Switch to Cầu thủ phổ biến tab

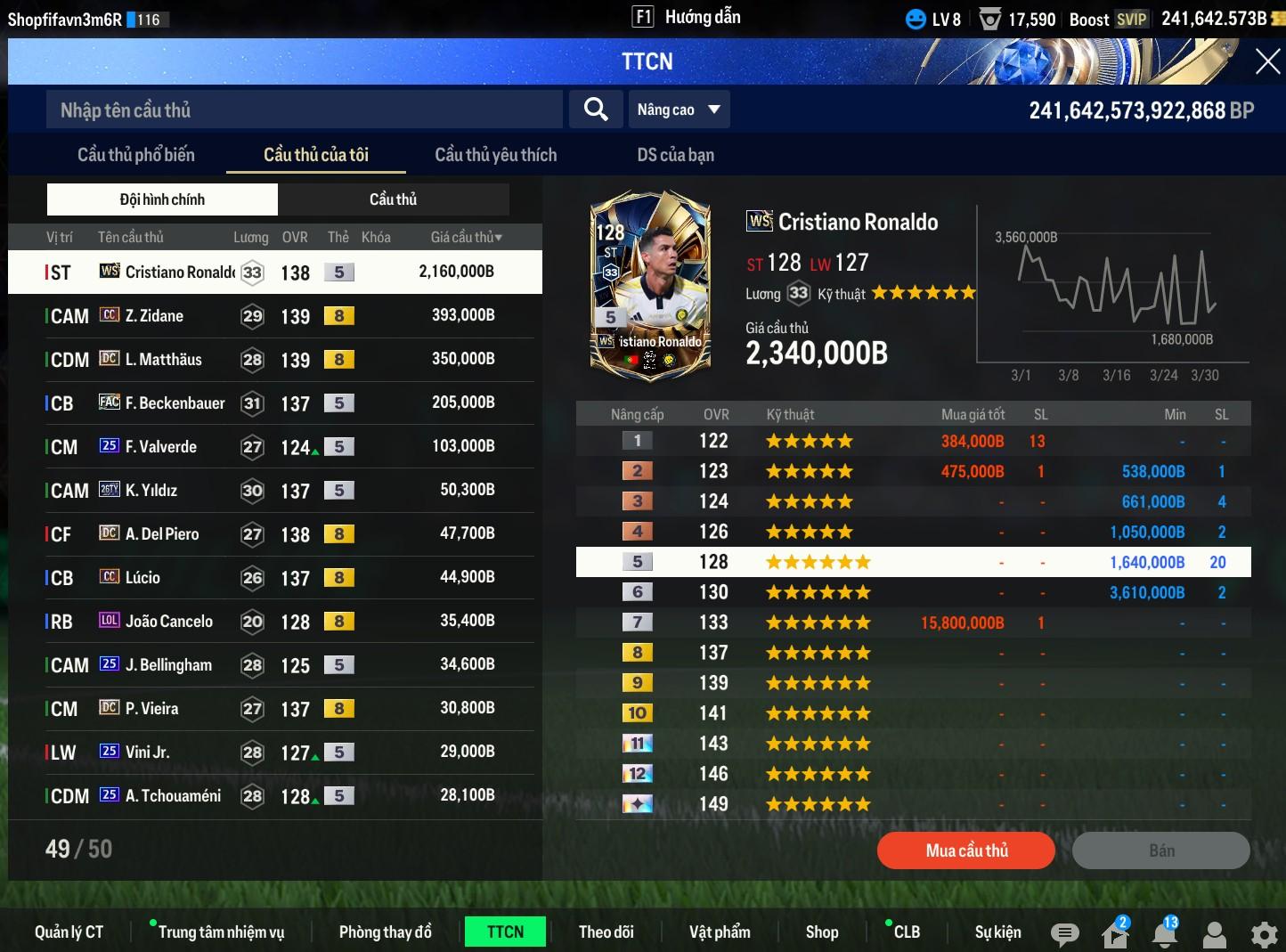point(135,155)
